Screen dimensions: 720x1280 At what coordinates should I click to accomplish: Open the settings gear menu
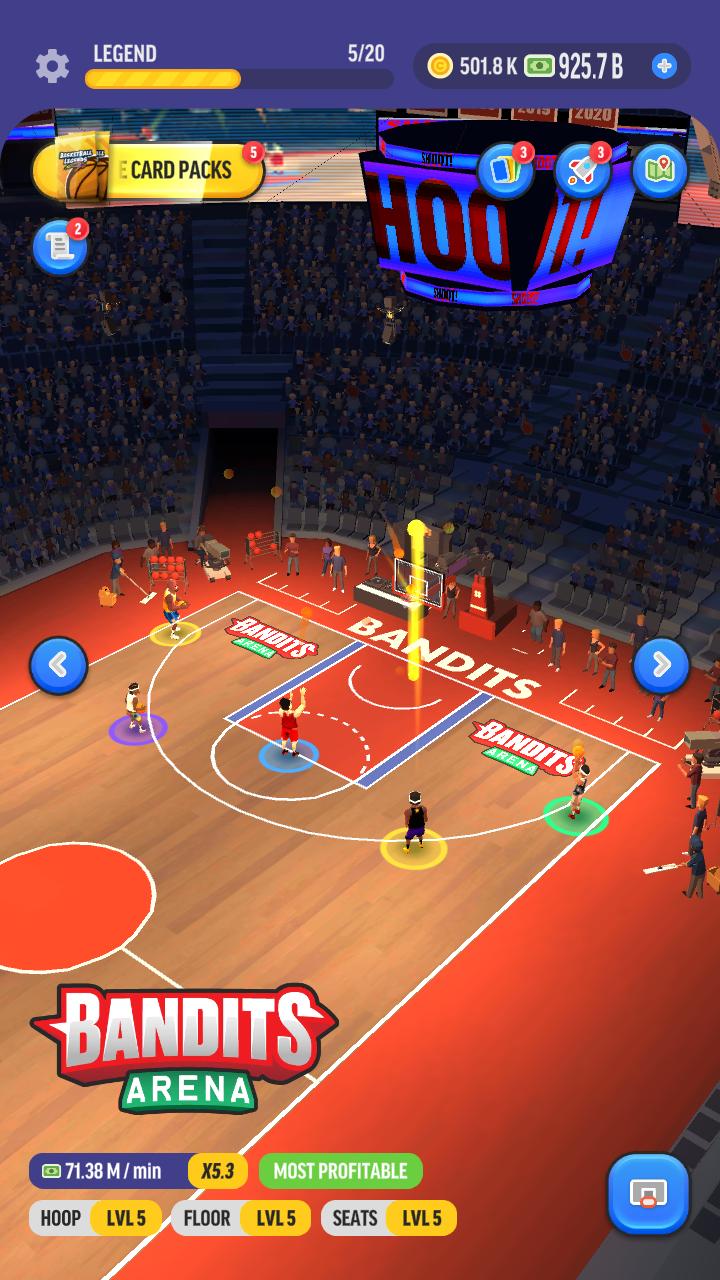(52, 66)
